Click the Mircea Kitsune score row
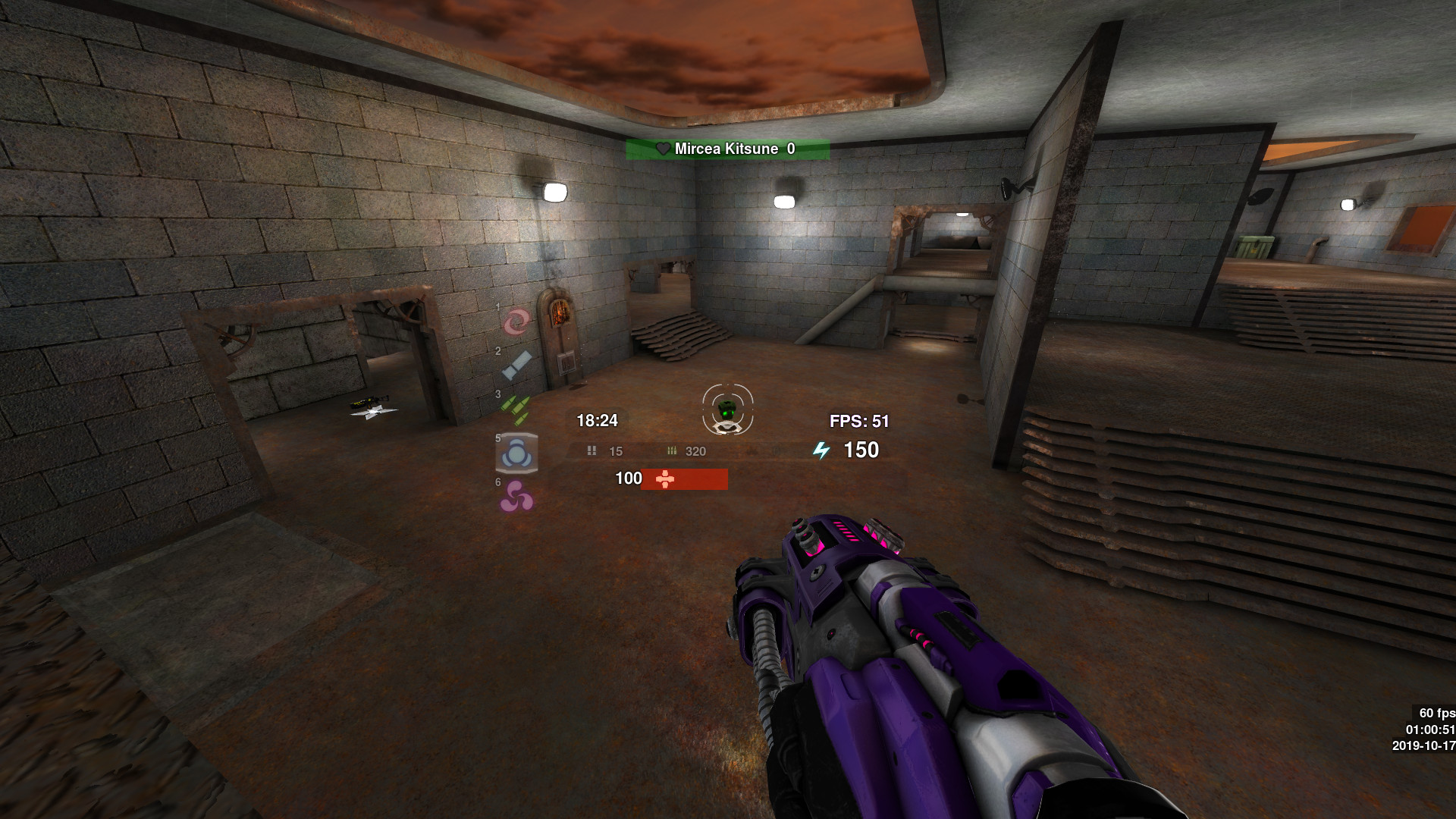The height and width of the screenshot is (819, 1456). click(727, 149)
